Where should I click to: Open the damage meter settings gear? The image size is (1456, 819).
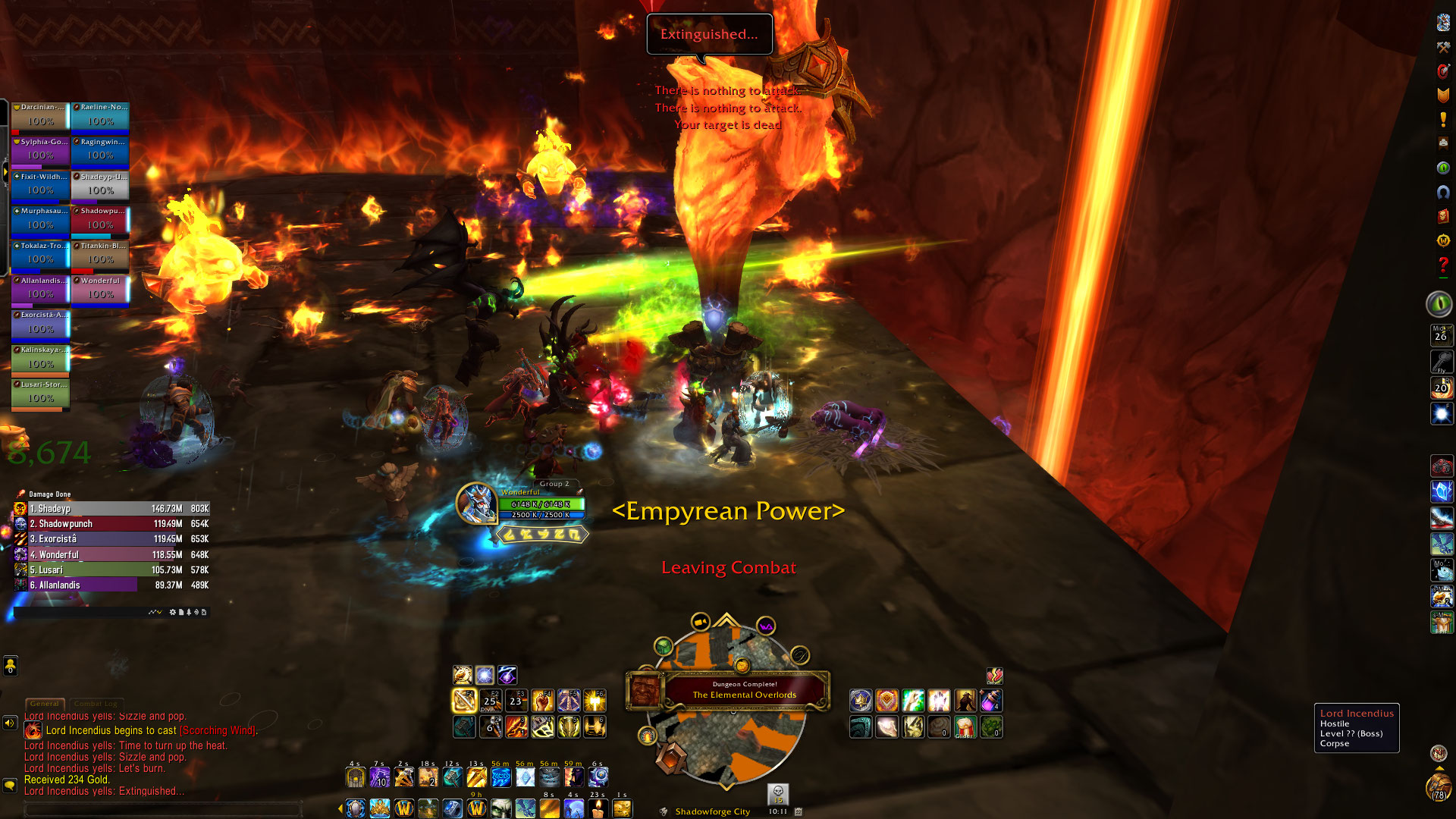click(172, 612)
